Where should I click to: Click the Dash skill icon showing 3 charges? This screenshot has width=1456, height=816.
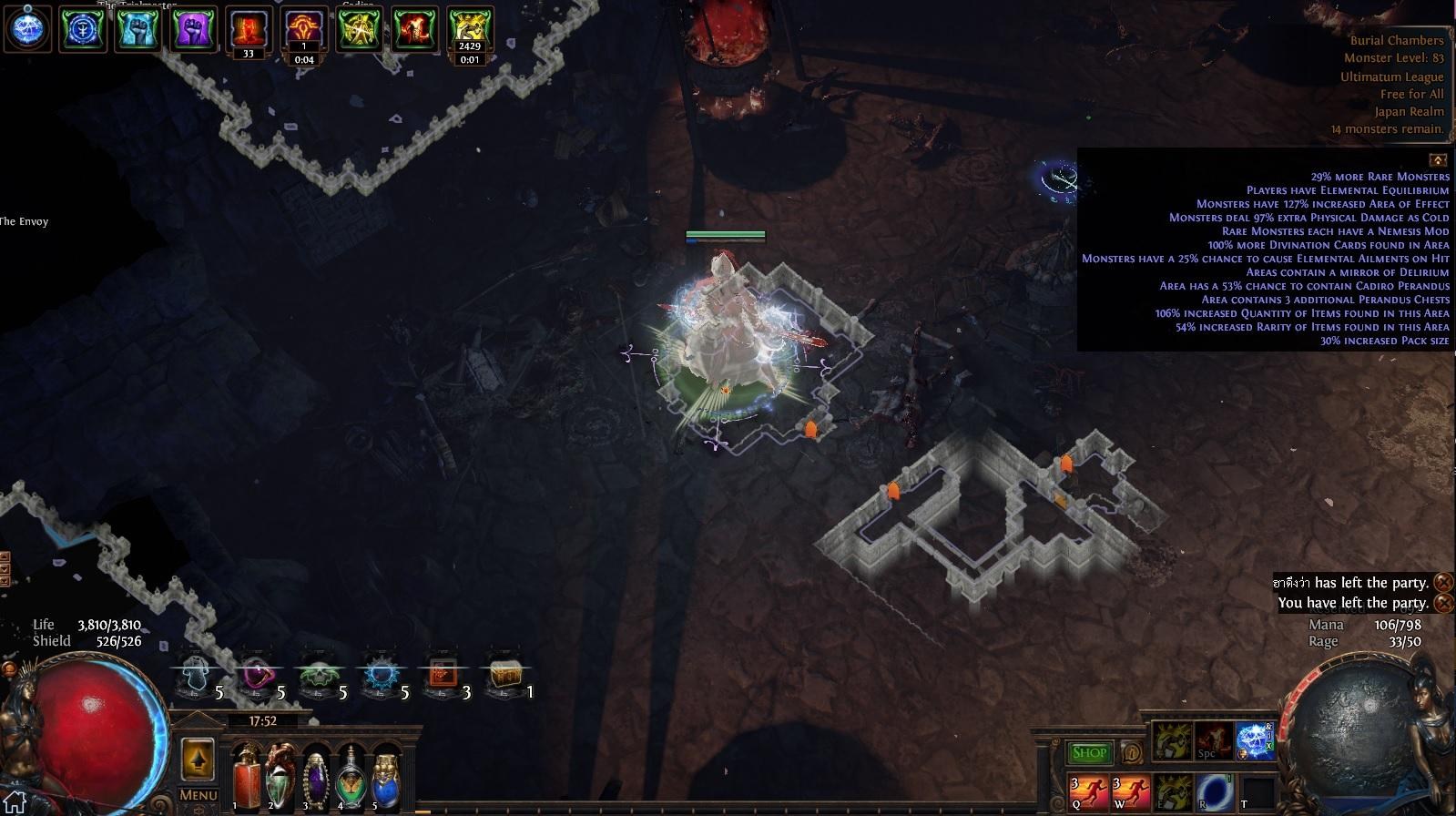pyautogui.click(x=1087, y=790)
